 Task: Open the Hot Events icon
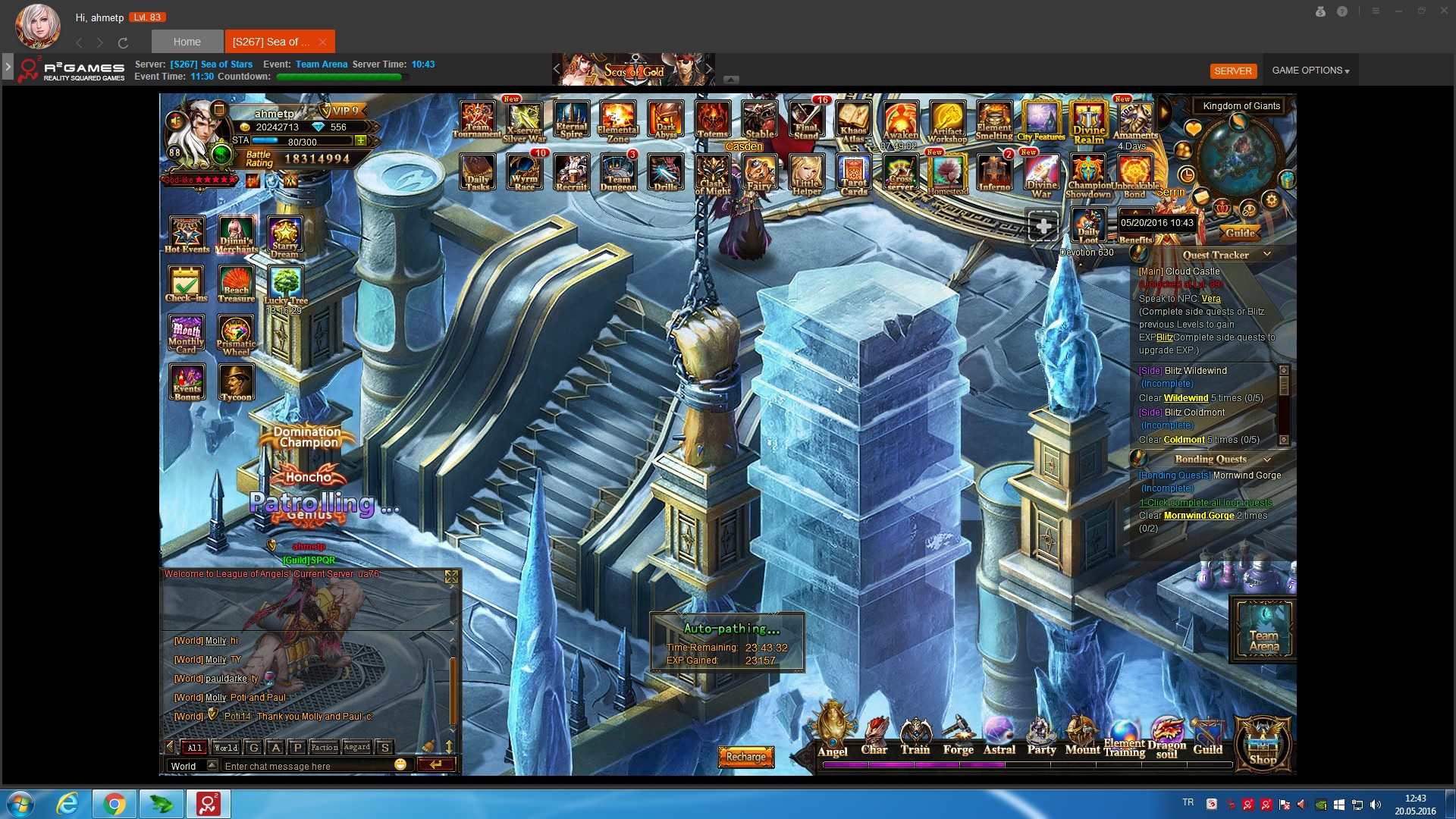(187, 234)
